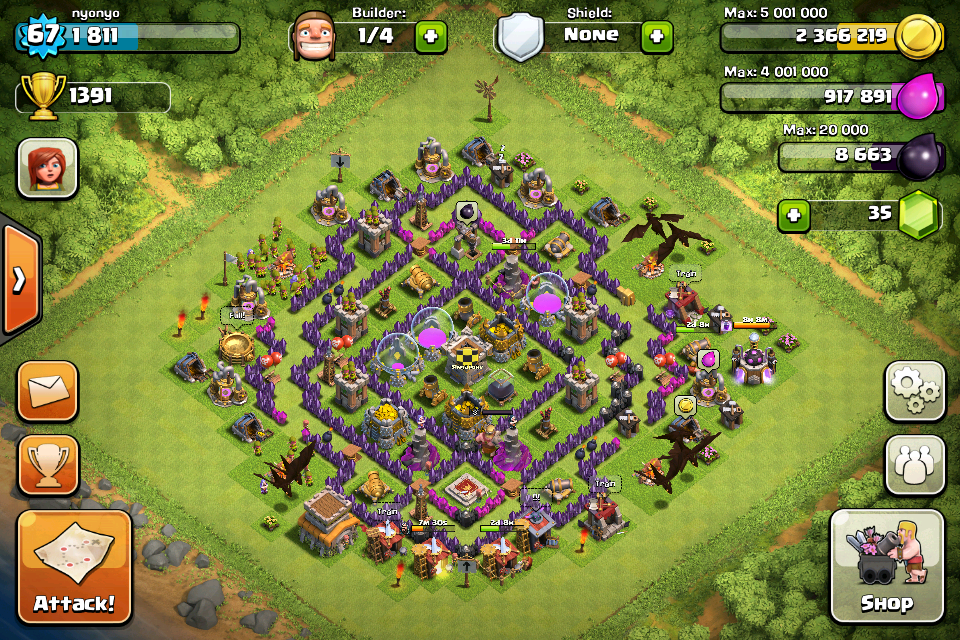Tap the level 67 experience star
960x640 pixels.
tap(40, 36)
